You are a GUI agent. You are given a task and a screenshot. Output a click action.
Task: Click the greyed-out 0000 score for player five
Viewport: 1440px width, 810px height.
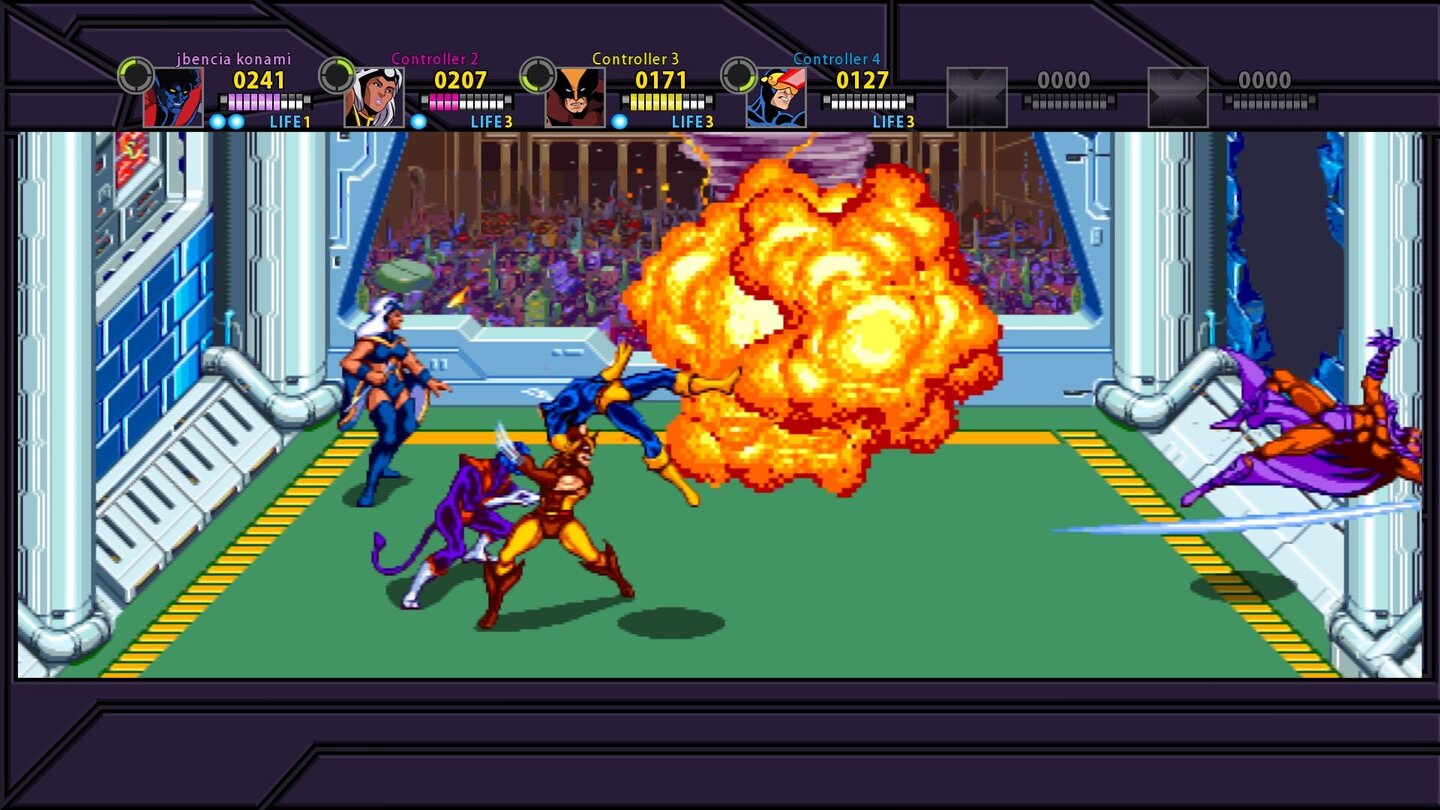1067,79
